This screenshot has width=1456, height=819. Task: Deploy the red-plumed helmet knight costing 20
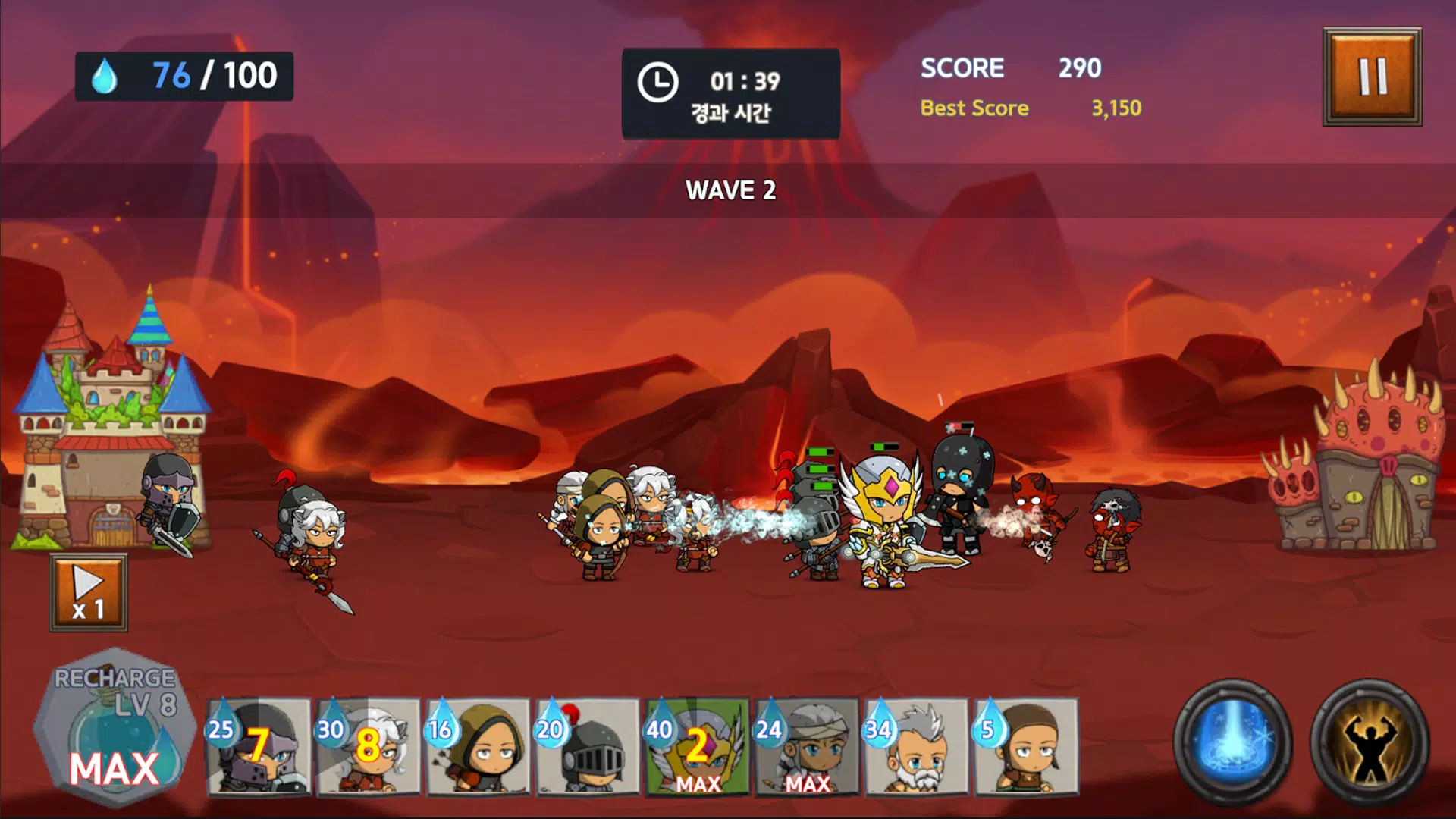pos(588,747)
